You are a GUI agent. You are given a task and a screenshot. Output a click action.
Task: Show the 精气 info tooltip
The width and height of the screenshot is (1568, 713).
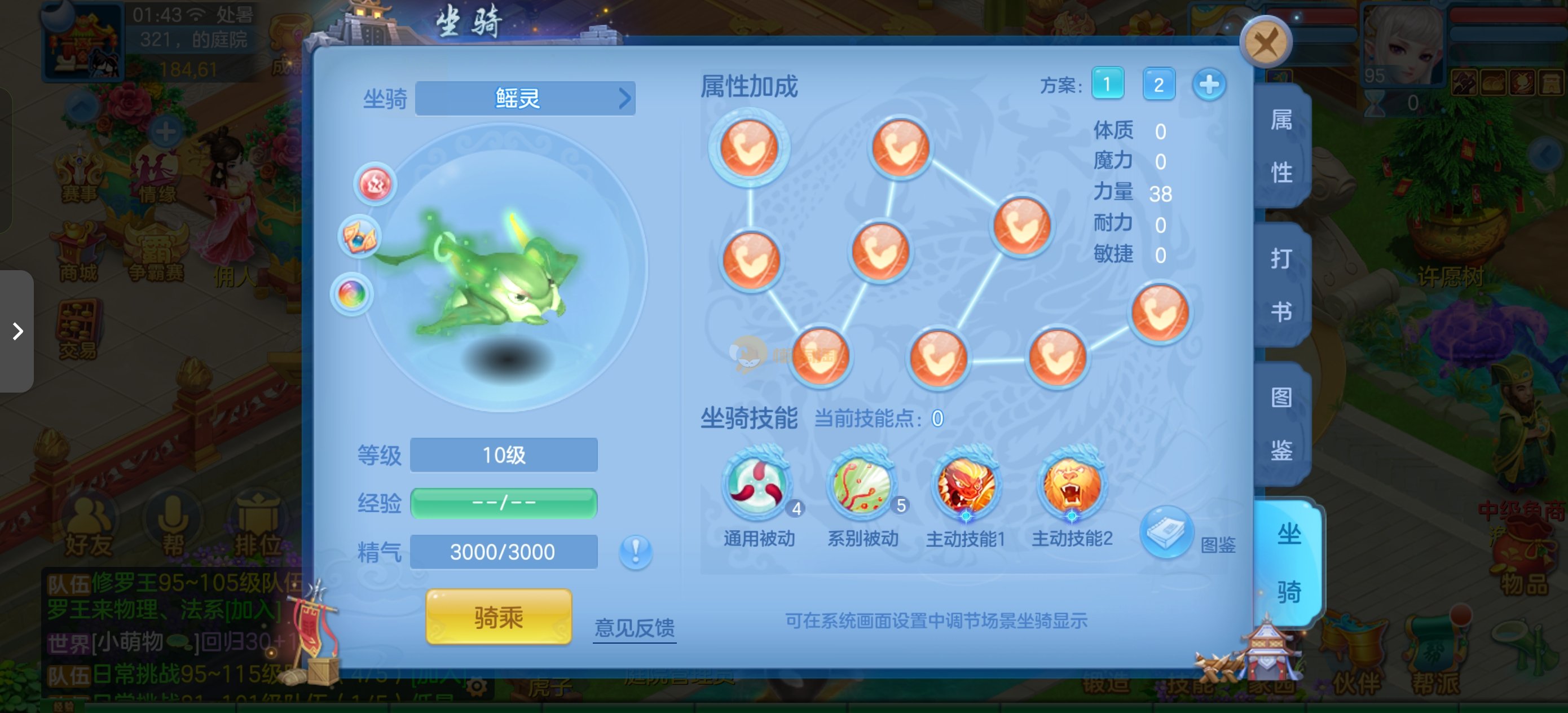pyautogui.click(x=636, y=552)
